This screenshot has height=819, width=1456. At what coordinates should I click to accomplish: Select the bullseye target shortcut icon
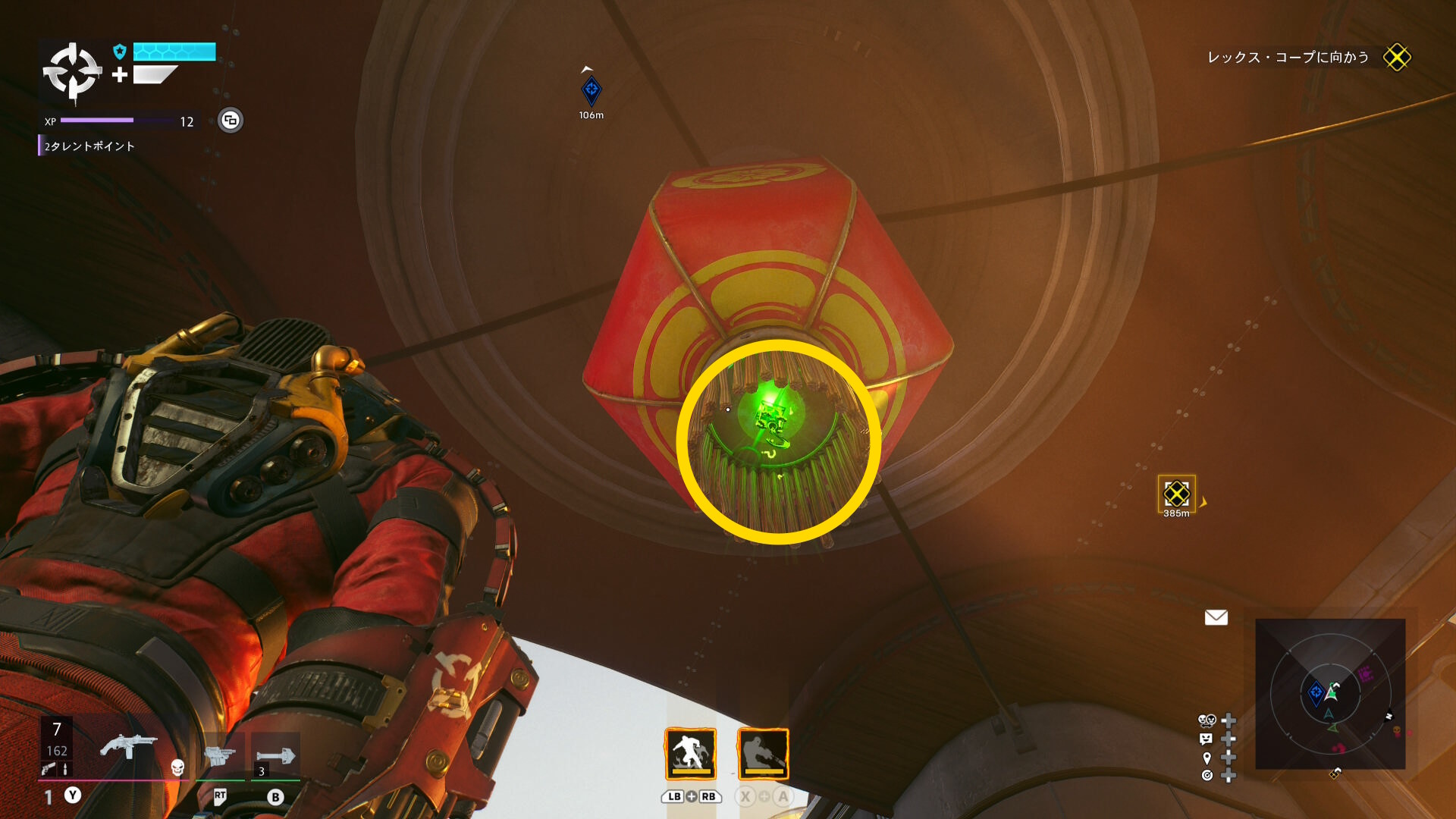(1207, 775)
